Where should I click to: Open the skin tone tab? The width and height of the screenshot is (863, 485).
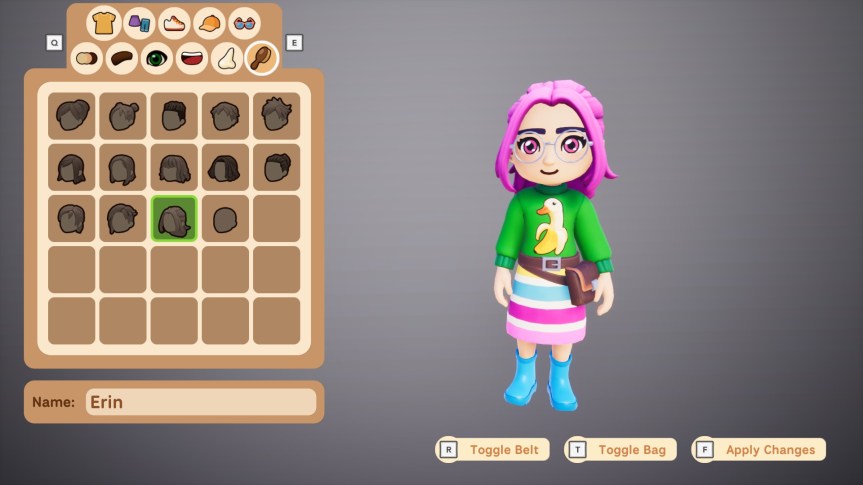coord(87,58)
